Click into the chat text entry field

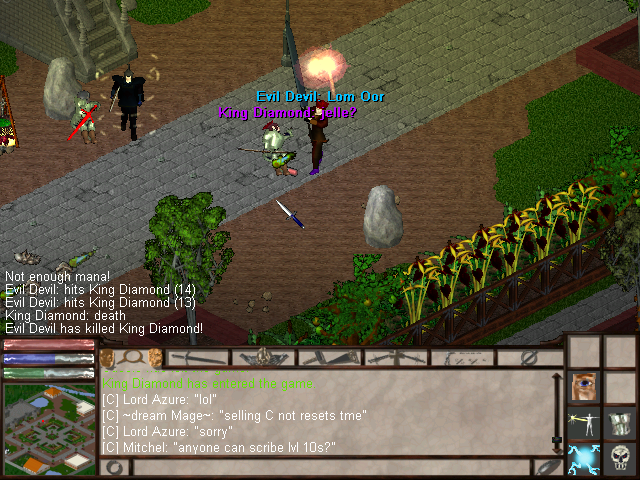[x=330, y=467]
